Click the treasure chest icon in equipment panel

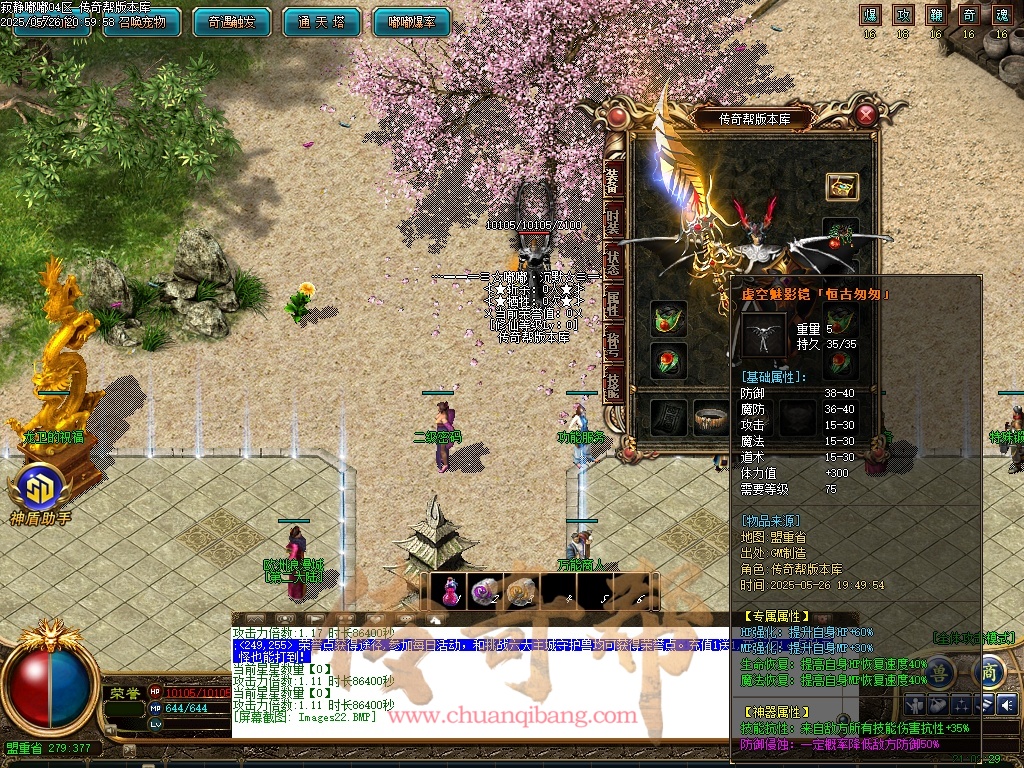click(842, 186)
